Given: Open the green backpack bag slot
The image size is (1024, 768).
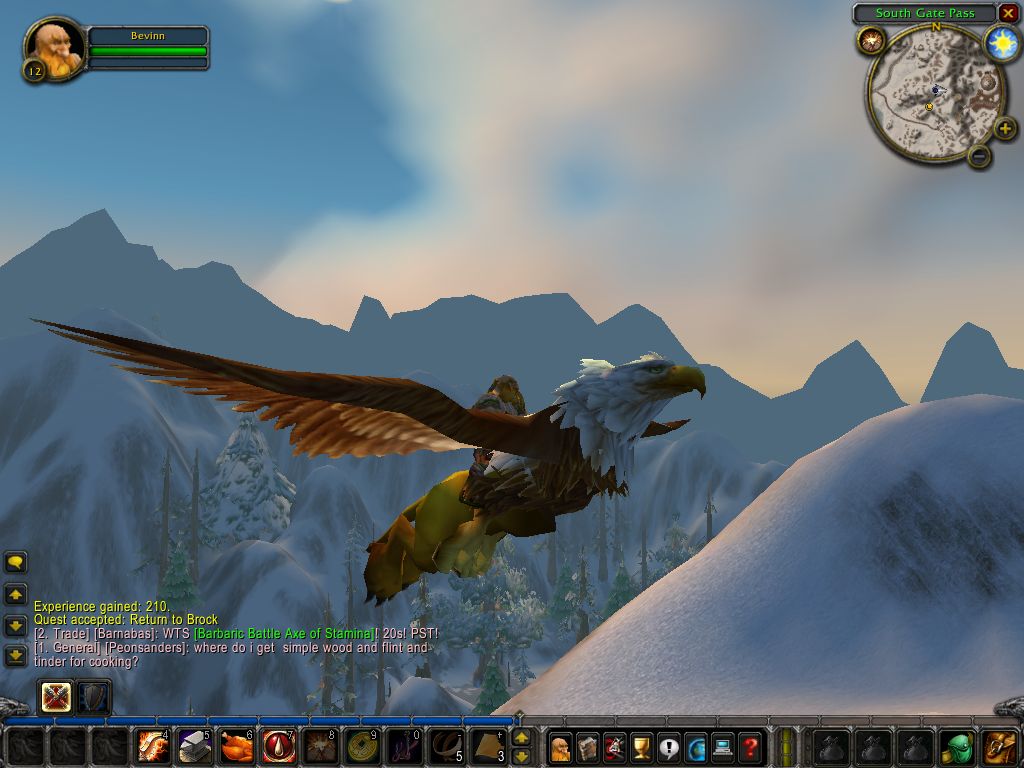Looking at the screenshot, I should point(957,746).
